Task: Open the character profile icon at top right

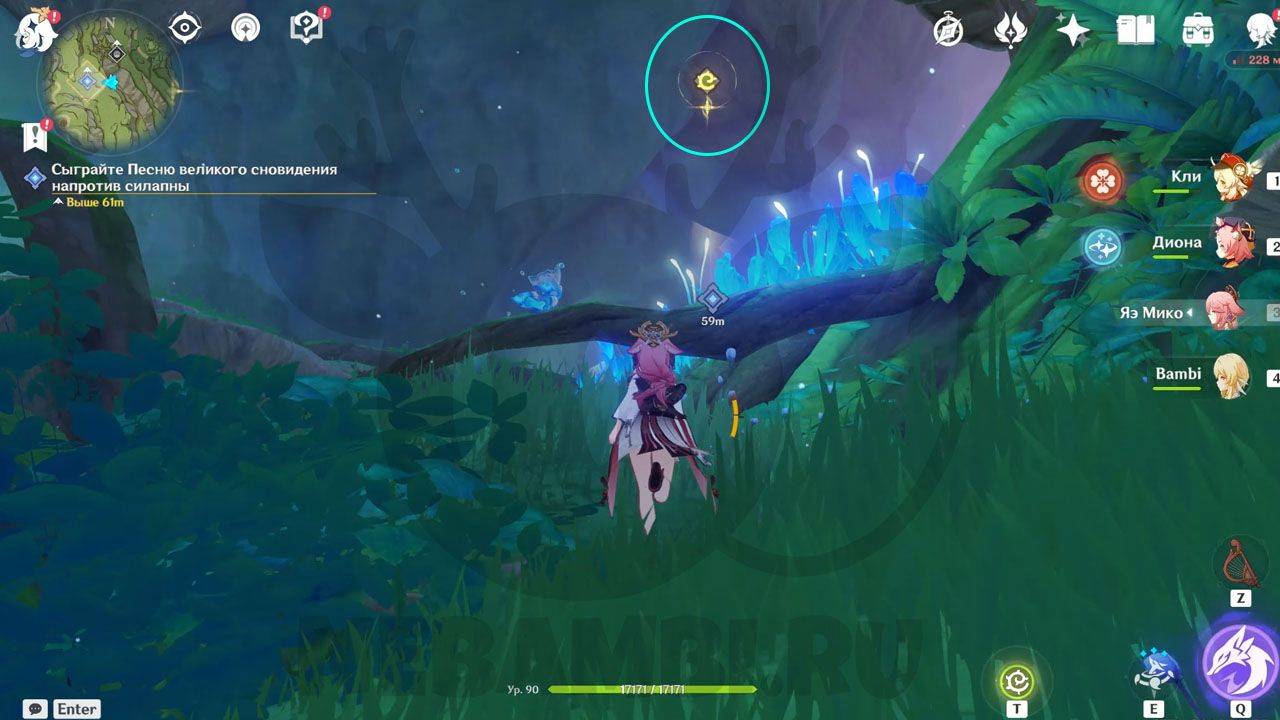Action: [1260, 30]
